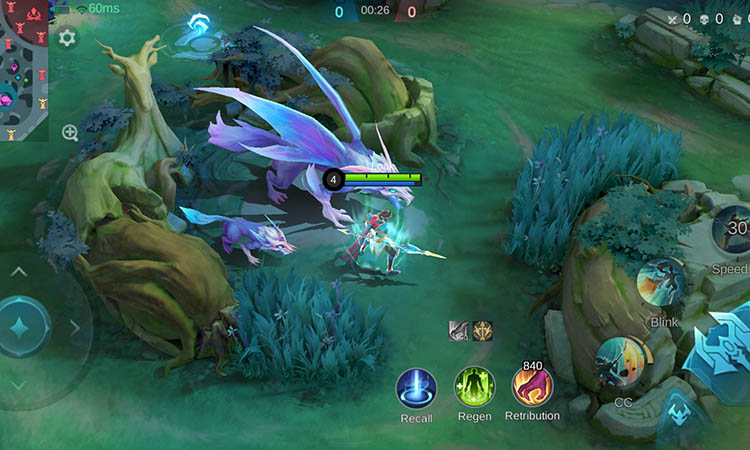Use the Speed skill on cooldown
This screenshot has width=750, height=450.
coord(734,231)
